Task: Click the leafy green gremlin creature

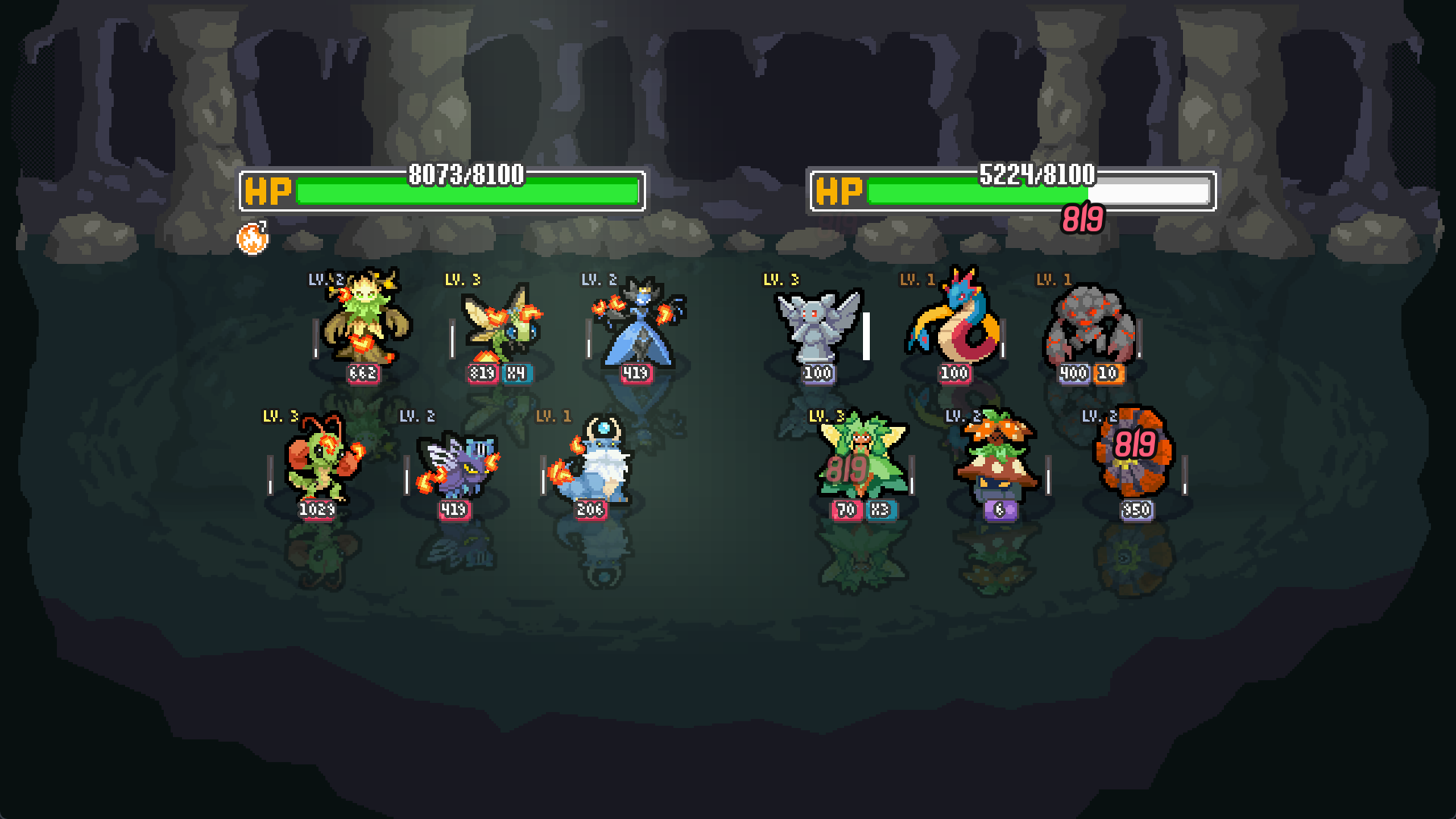Action: [861, 459]
